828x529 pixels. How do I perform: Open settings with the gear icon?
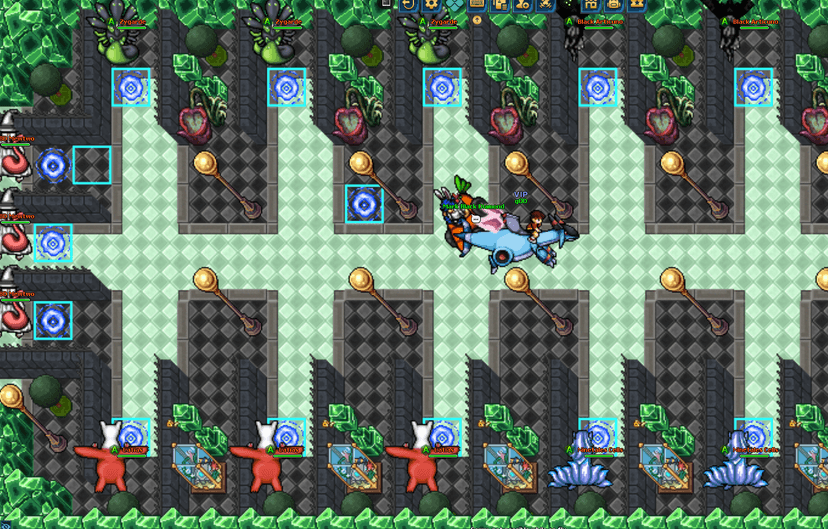click(x=431, y=4)
